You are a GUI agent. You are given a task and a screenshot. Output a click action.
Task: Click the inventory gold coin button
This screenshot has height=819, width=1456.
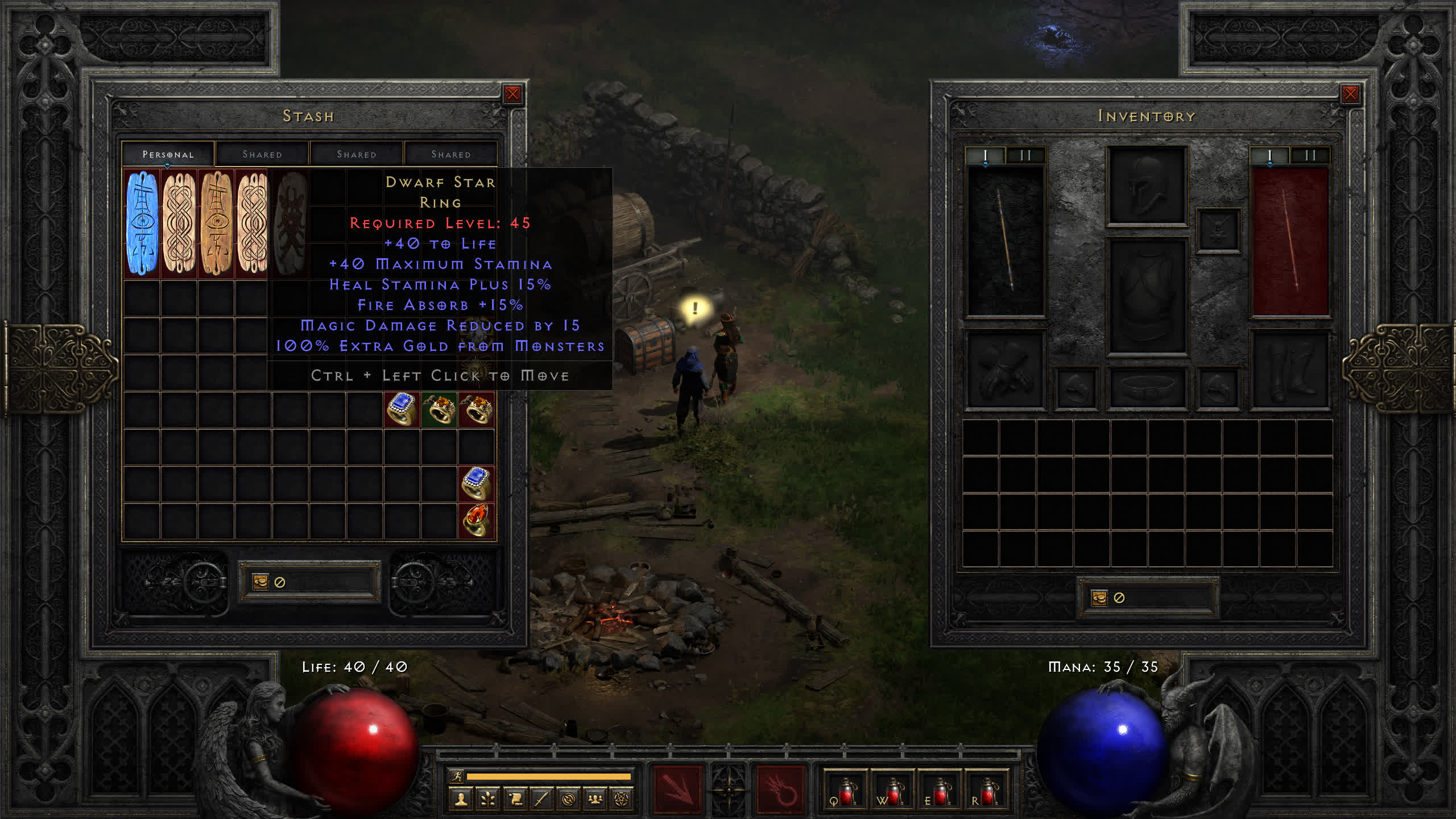[x=1099, y=598]
